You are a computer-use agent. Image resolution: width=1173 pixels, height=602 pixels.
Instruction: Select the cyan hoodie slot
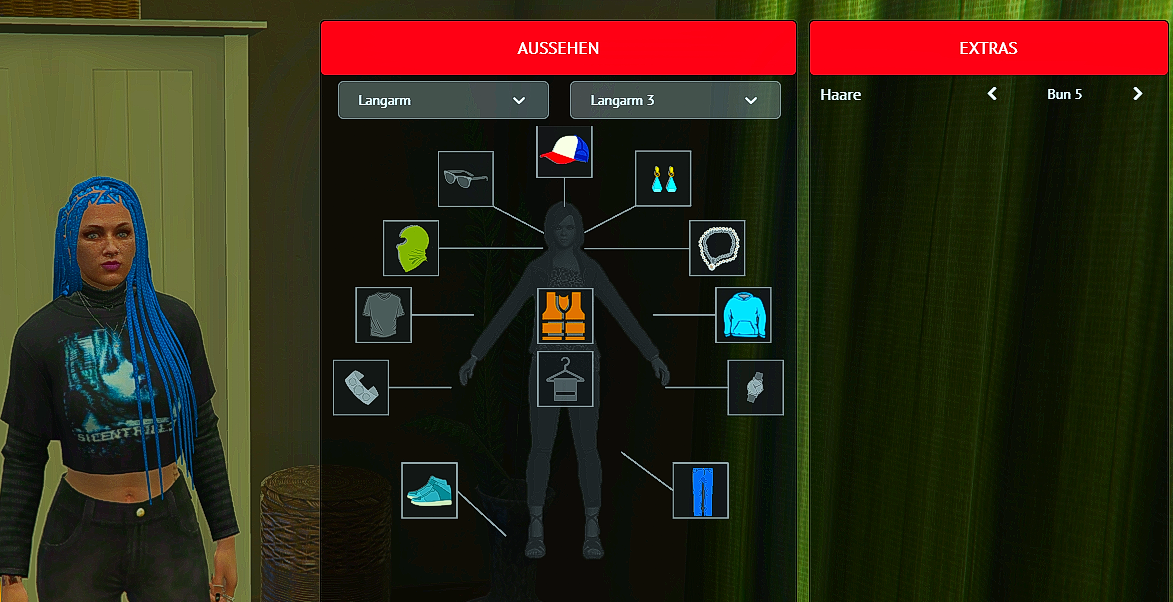point(743,315)
